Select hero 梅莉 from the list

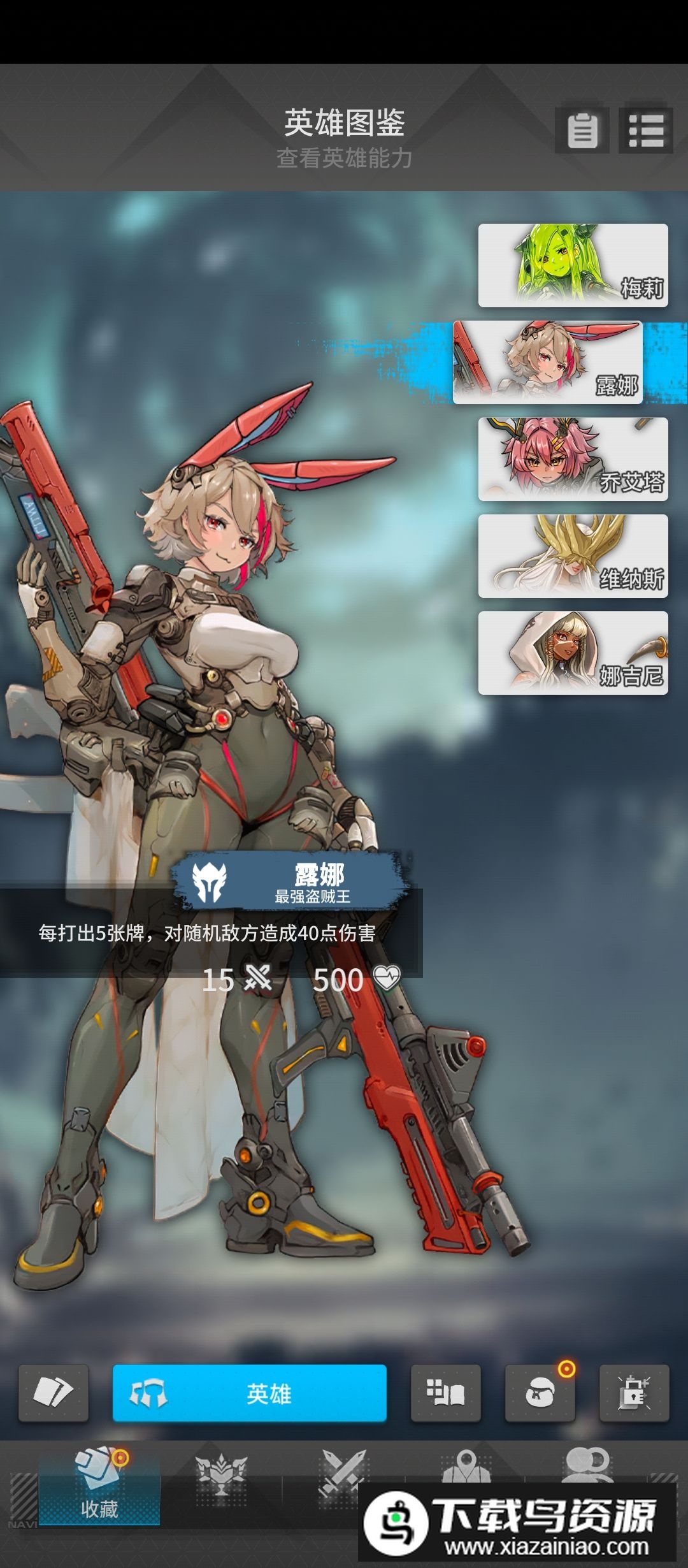point(573,265)
